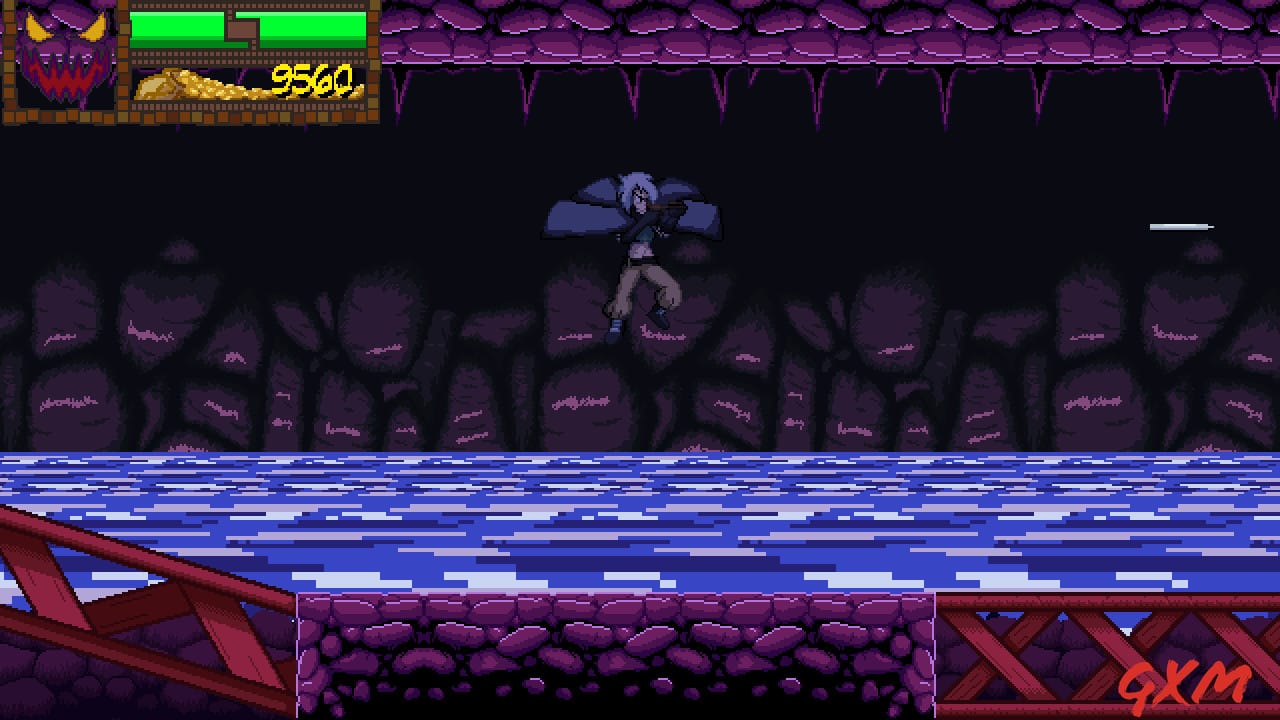Click the score number 9560
The width and height of the screenshot is (1280, 720).
point(310,78)
